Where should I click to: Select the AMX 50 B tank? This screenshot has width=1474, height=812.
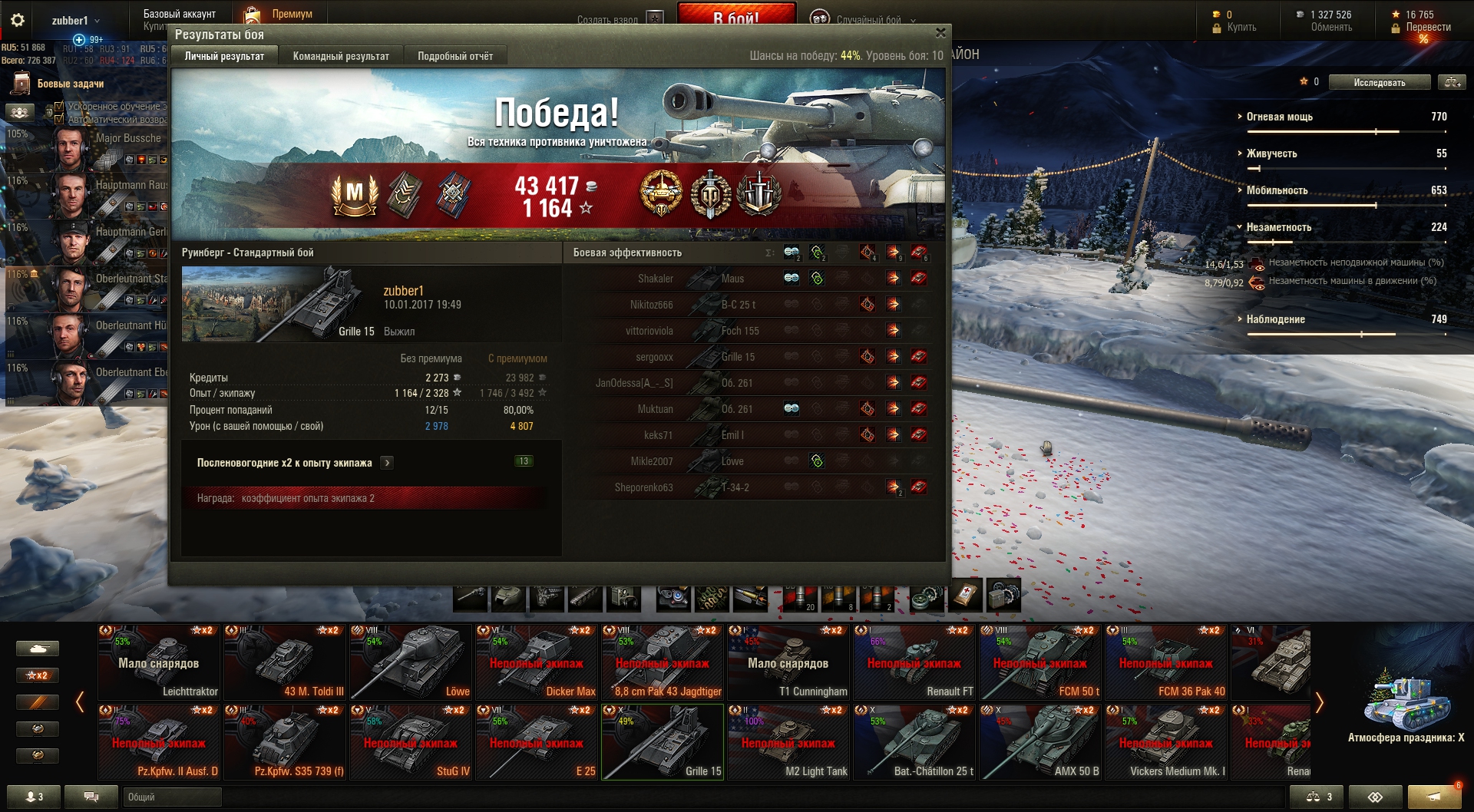tap(1040, 741)
